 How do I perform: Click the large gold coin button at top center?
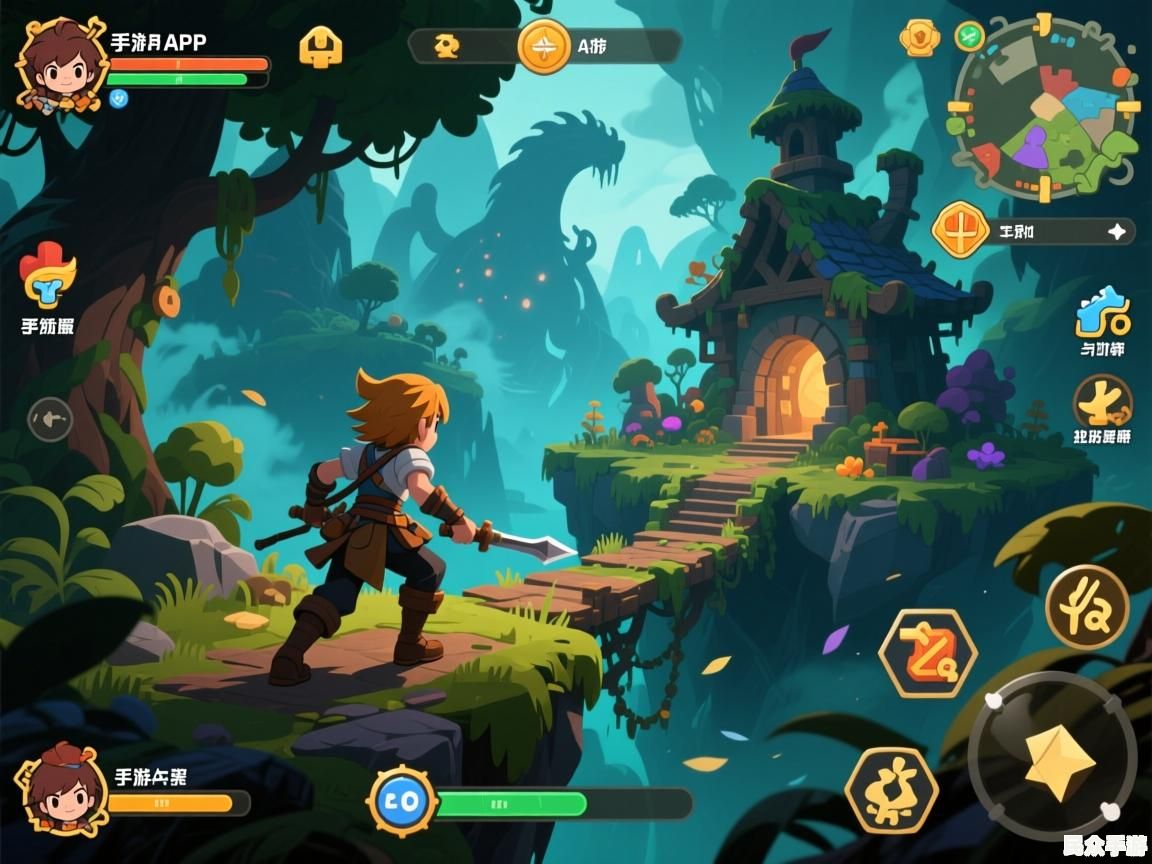545,46
